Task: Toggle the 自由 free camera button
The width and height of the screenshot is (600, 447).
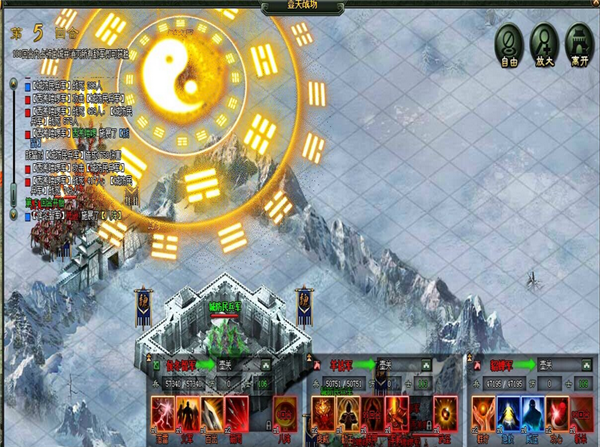Action: coord(510,43)
